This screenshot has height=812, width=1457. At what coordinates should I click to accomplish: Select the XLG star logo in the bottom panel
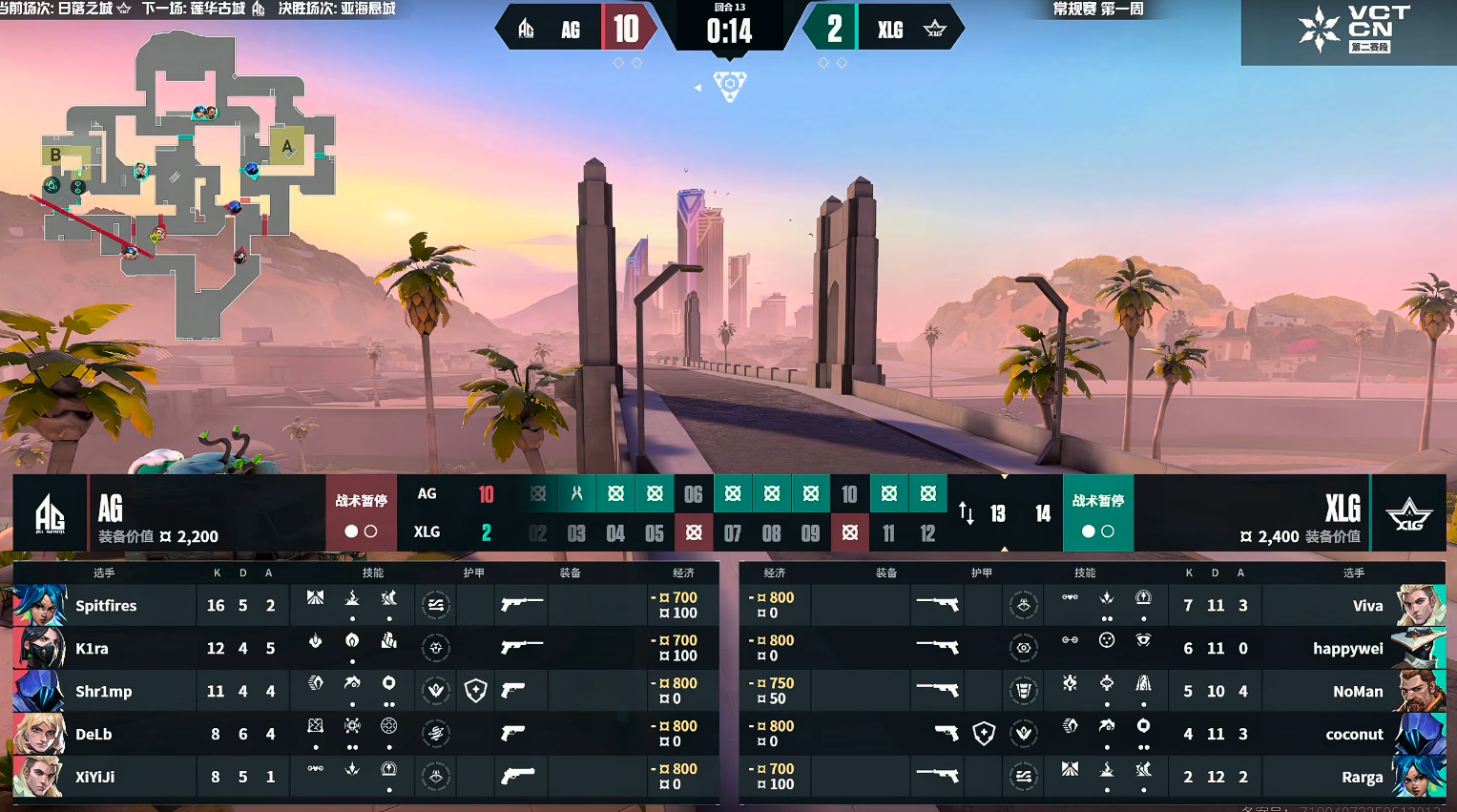pos(1409,514)
